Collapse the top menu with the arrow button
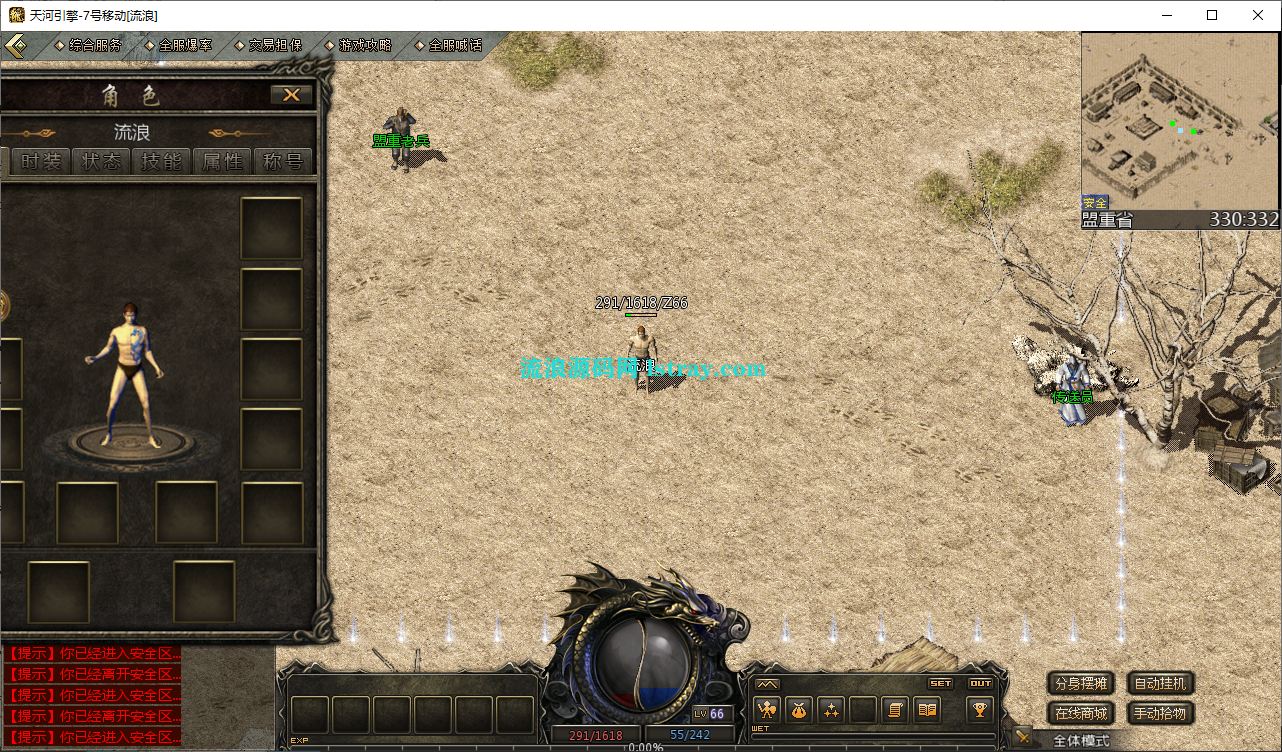 (x=17, y=46)
